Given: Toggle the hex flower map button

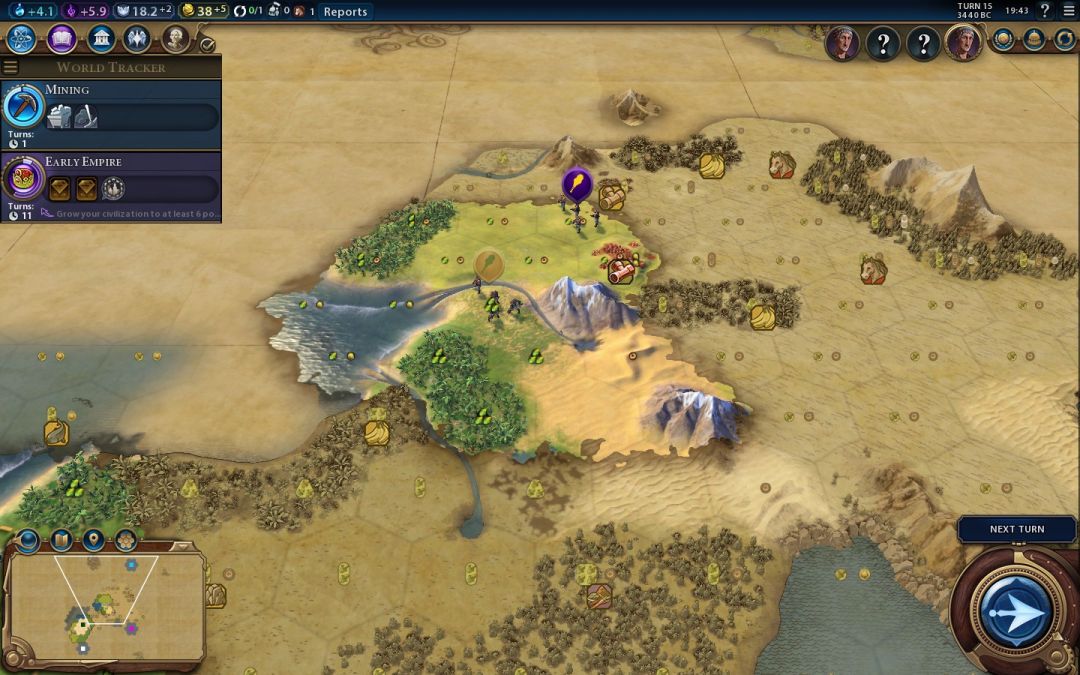Looking at the screenshot, I should tap(126, 541).
